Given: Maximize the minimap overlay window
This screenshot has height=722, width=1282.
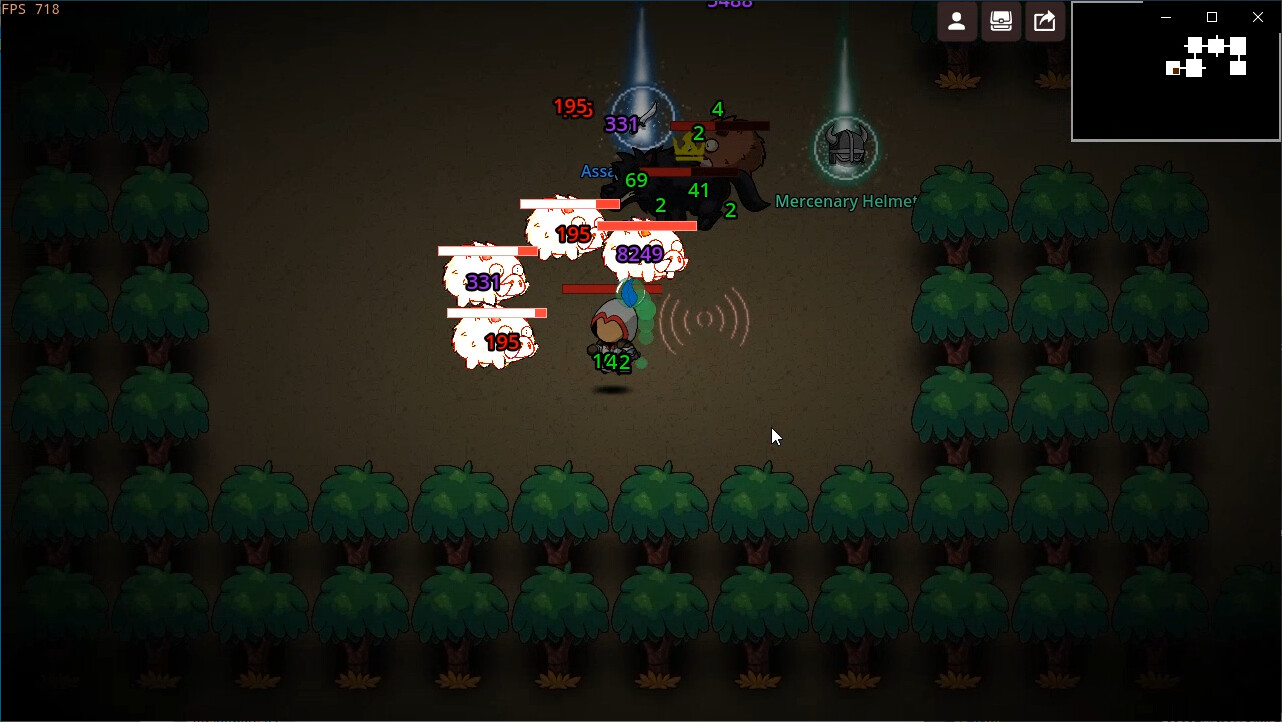Looking at the screenshot, I should (x=1211, y=17).
